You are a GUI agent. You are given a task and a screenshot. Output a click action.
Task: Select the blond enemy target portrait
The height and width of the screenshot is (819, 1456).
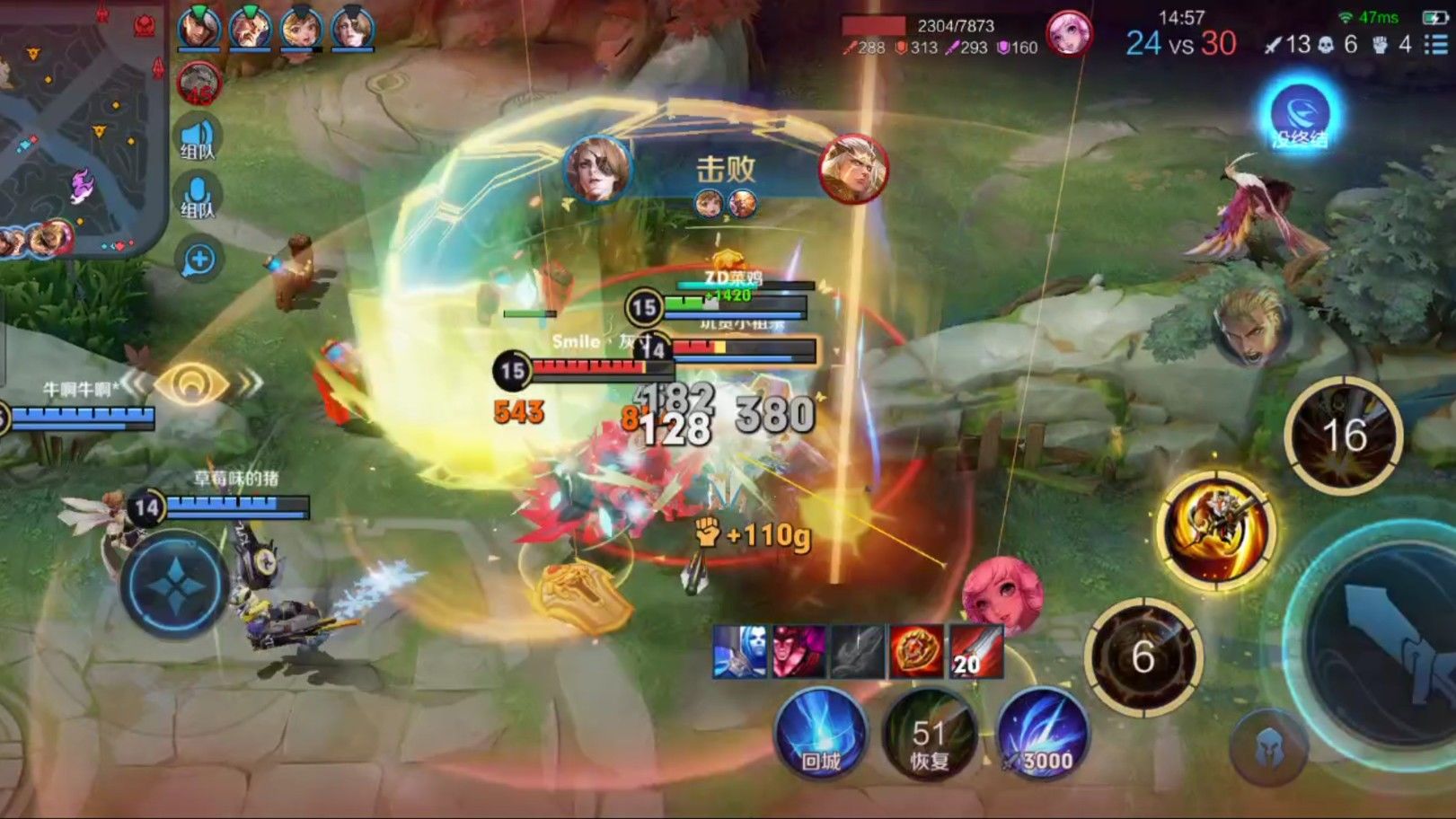coord(1254,326)
